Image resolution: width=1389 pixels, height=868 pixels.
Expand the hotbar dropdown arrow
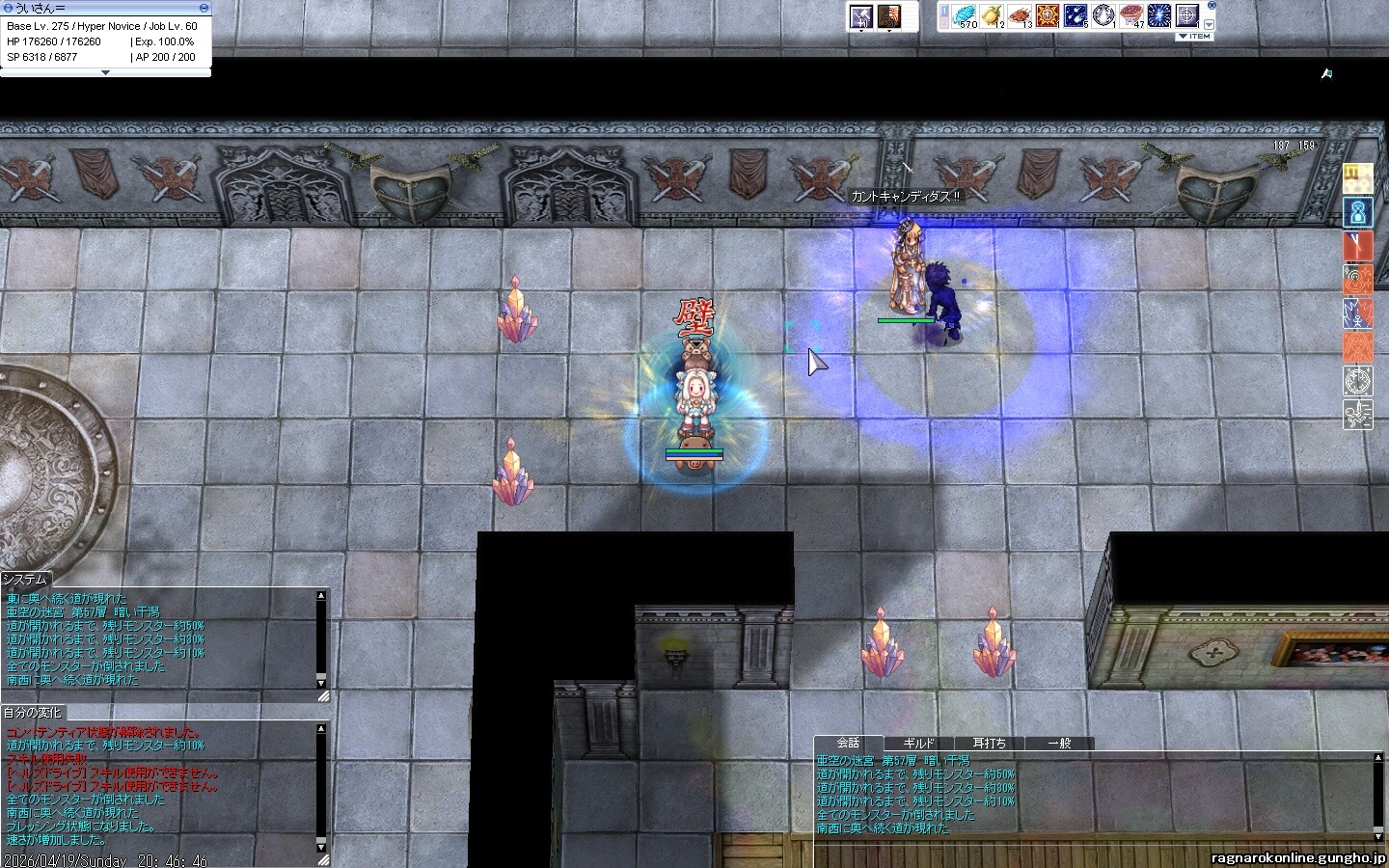tap(1210, 24)
